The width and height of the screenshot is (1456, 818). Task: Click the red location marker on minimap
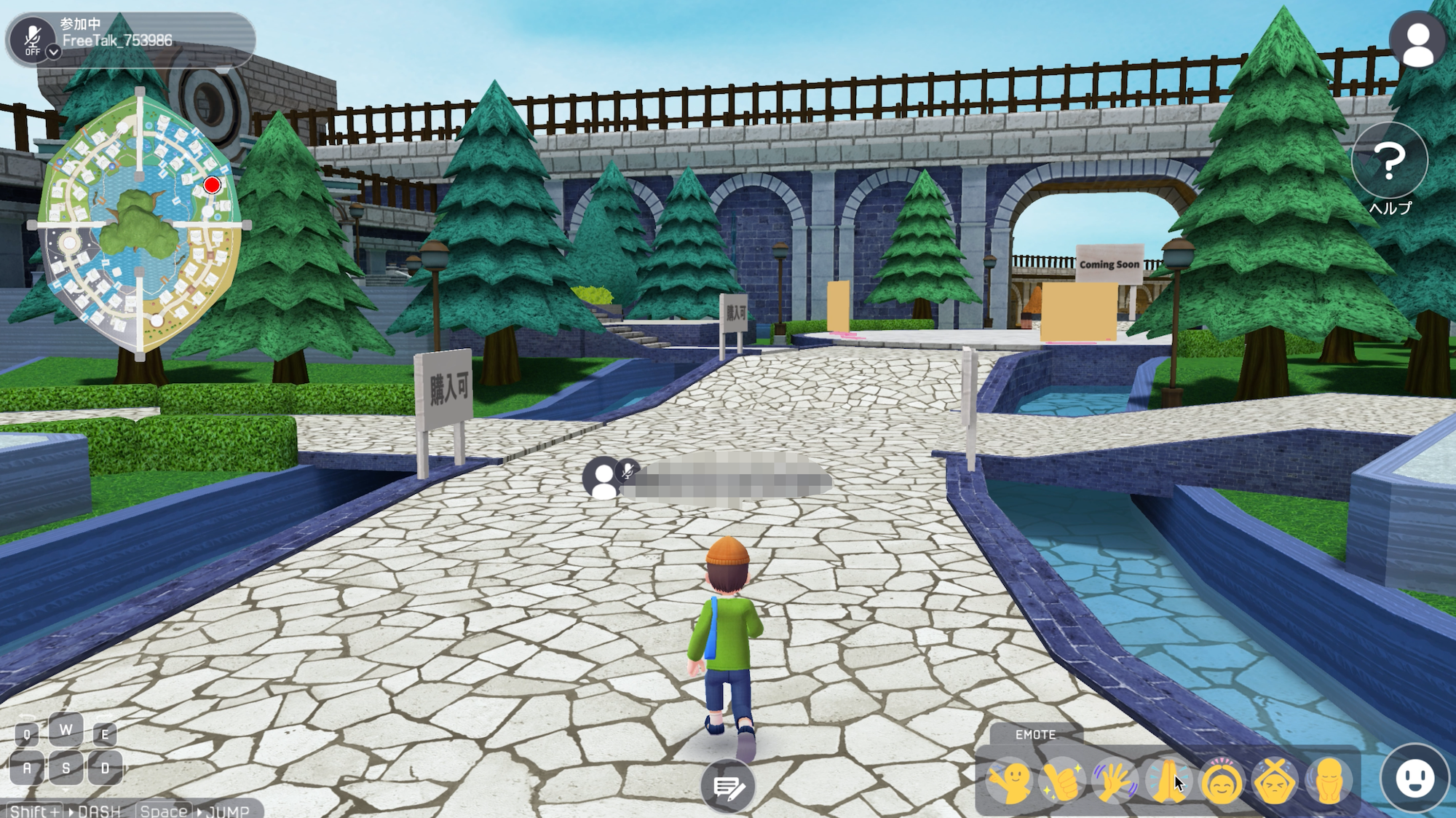(x=212, y=185)
